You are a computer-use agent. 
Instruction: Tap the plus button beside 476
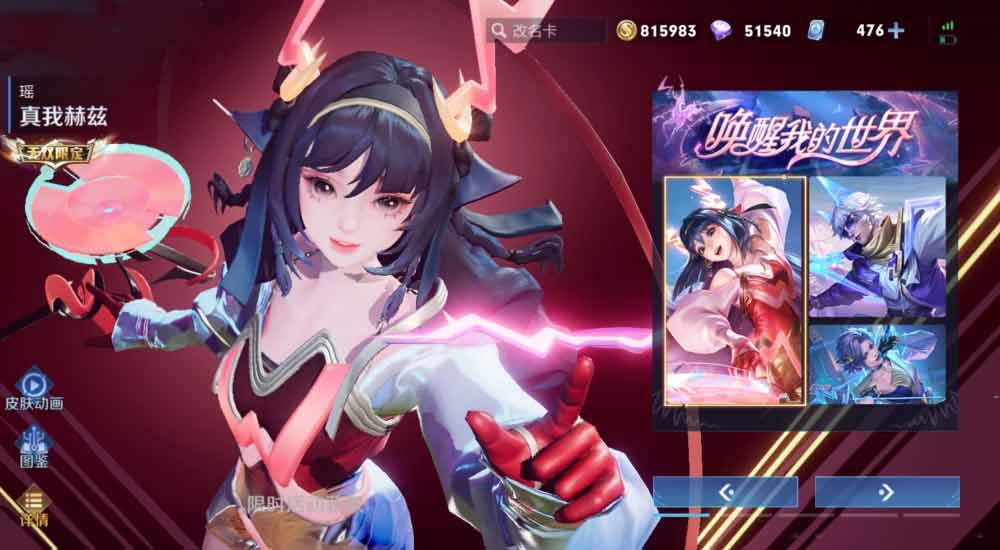[896, 30]
